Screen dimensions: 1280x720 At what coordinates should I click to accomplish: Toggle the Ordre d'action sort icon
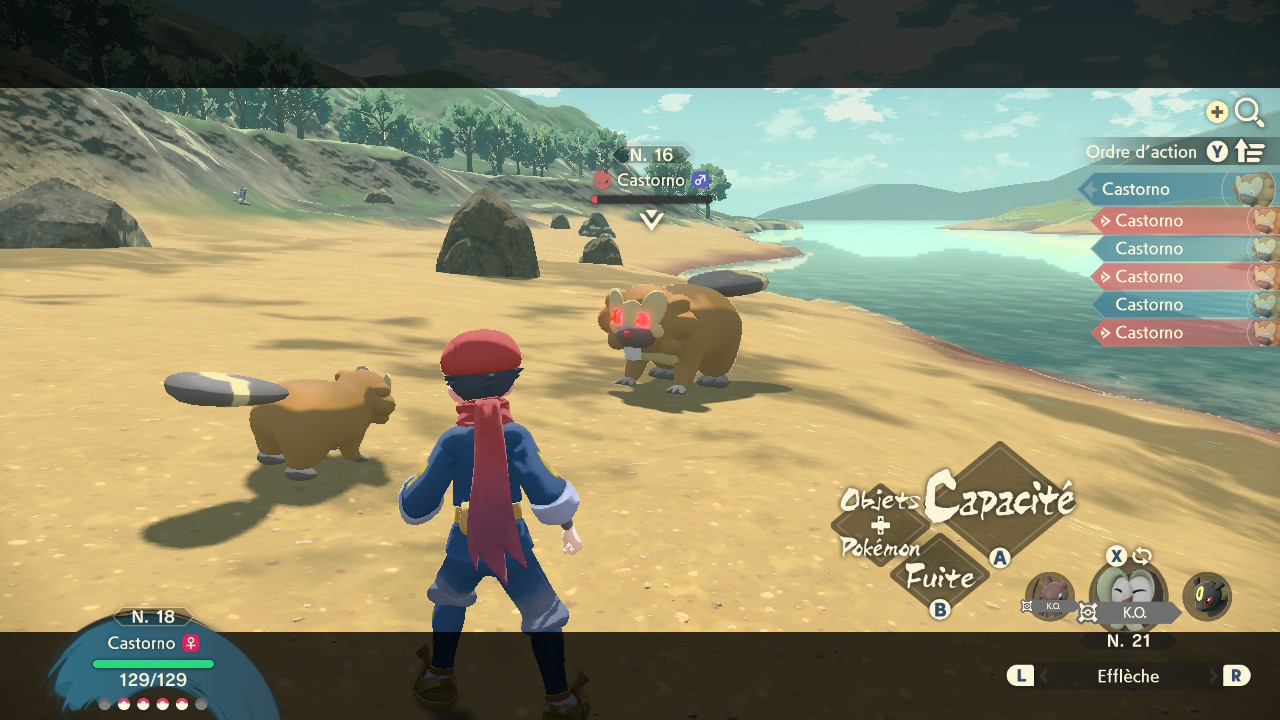pyautogui.click(x=1250, y=152)
